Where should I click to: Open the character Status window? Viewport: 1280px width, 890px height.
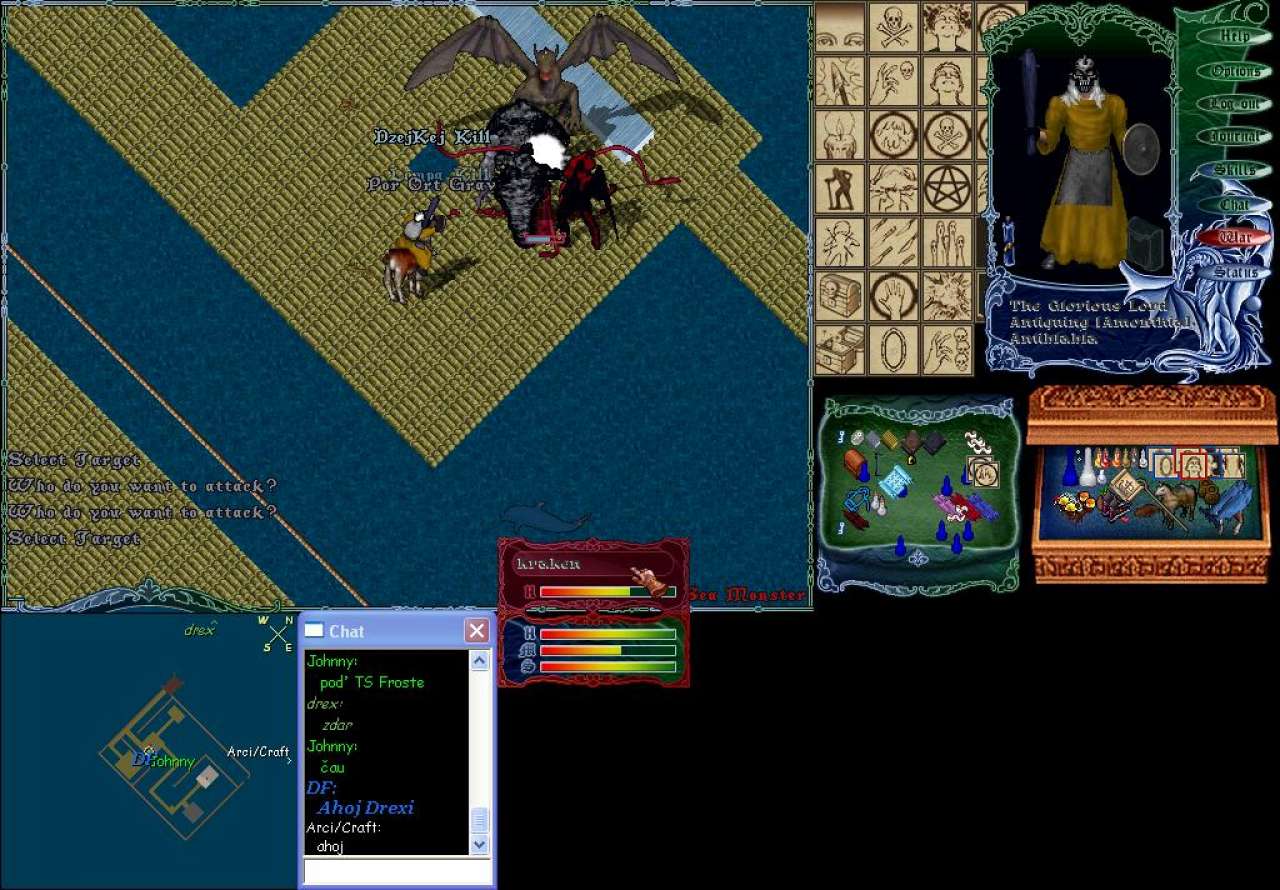1235,272
